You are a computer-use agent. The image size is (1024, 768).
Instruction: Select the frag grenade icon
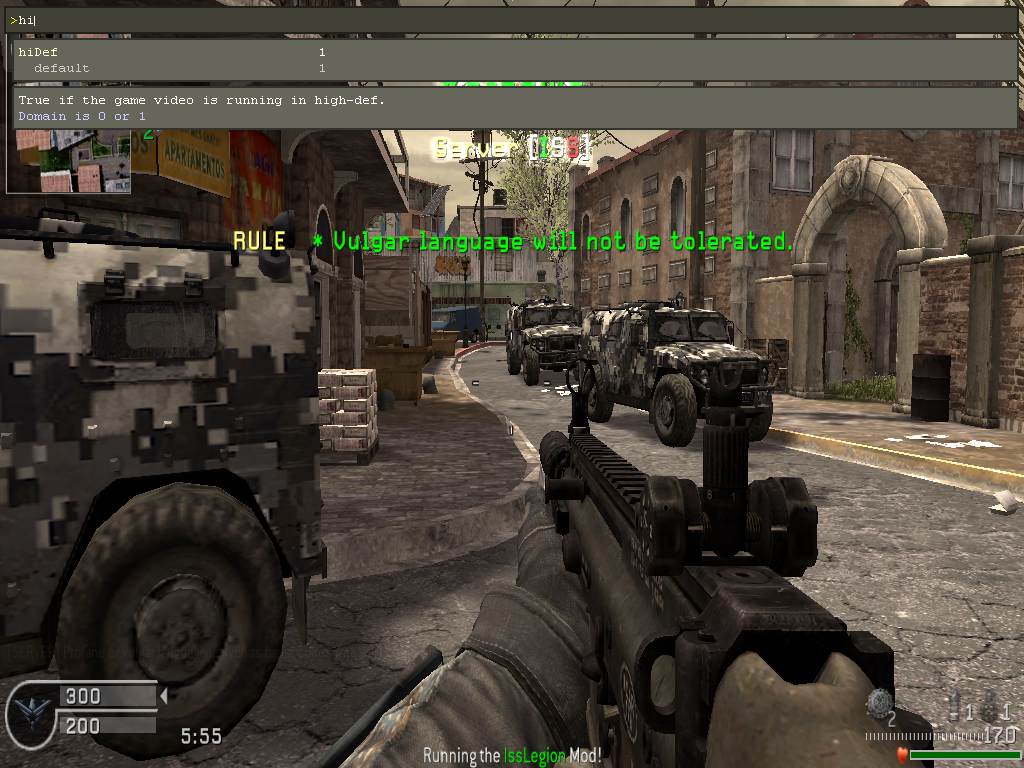coord(880,702)
